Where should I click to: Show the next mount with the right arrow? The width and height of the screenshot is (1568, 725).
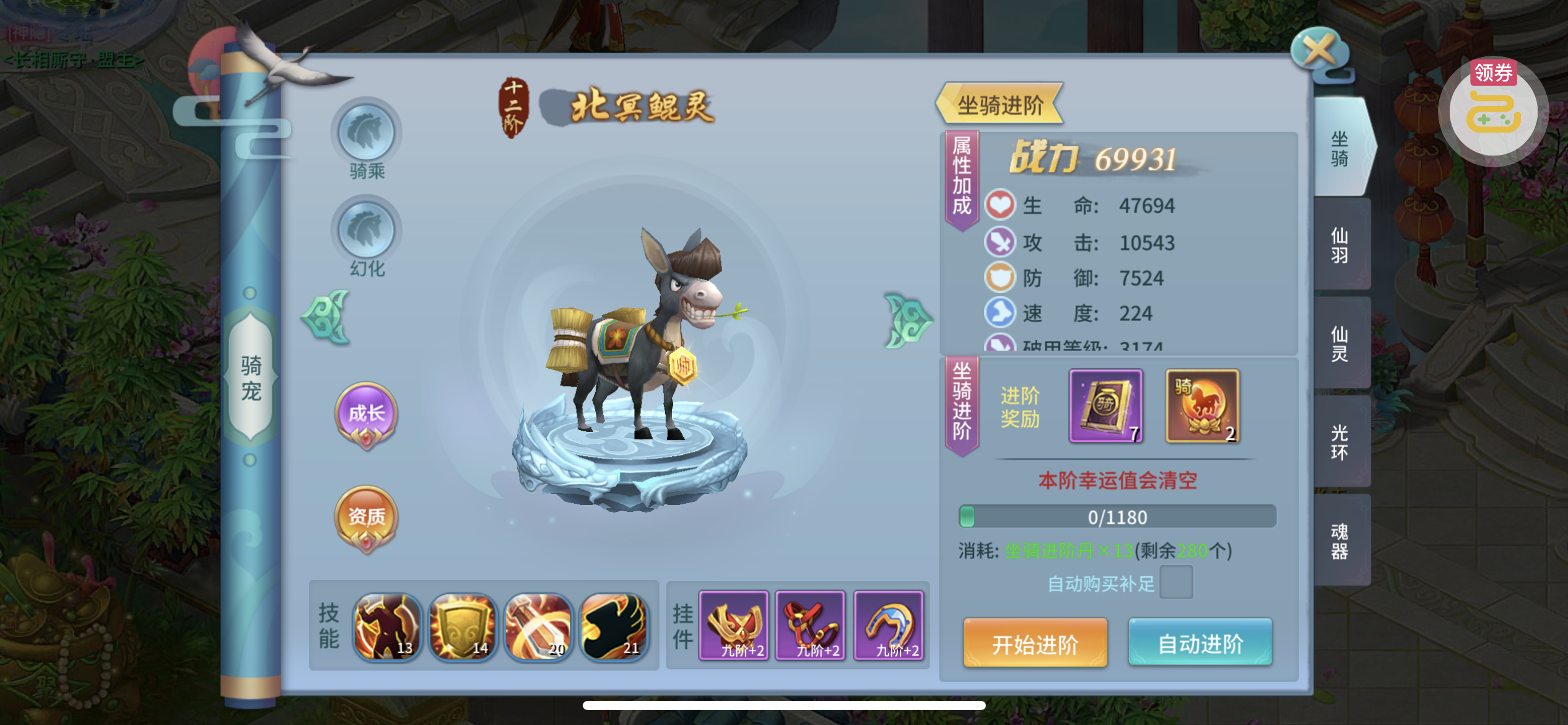click(907, 320)
